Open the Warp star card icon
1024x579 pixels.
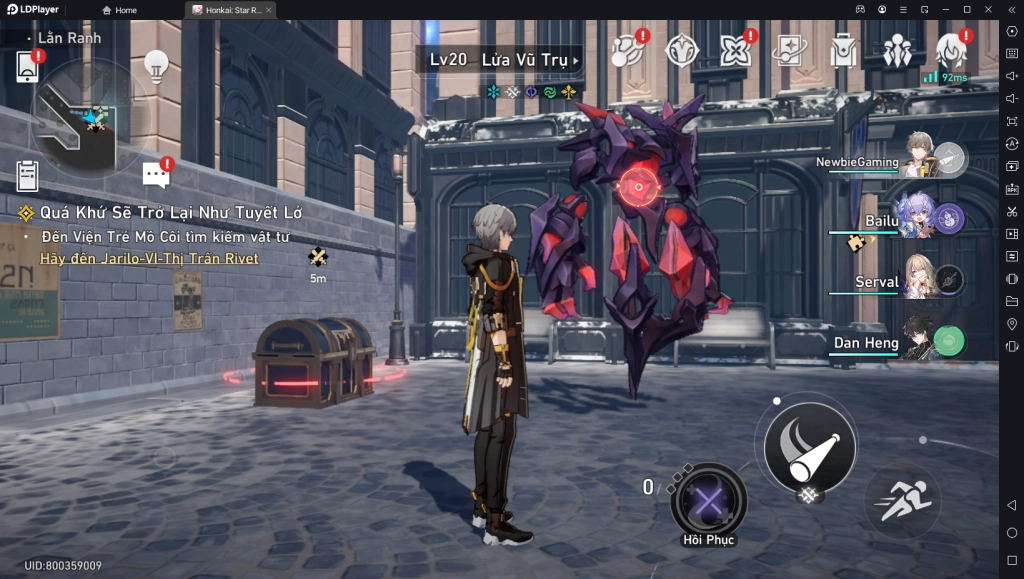point(790,49)
